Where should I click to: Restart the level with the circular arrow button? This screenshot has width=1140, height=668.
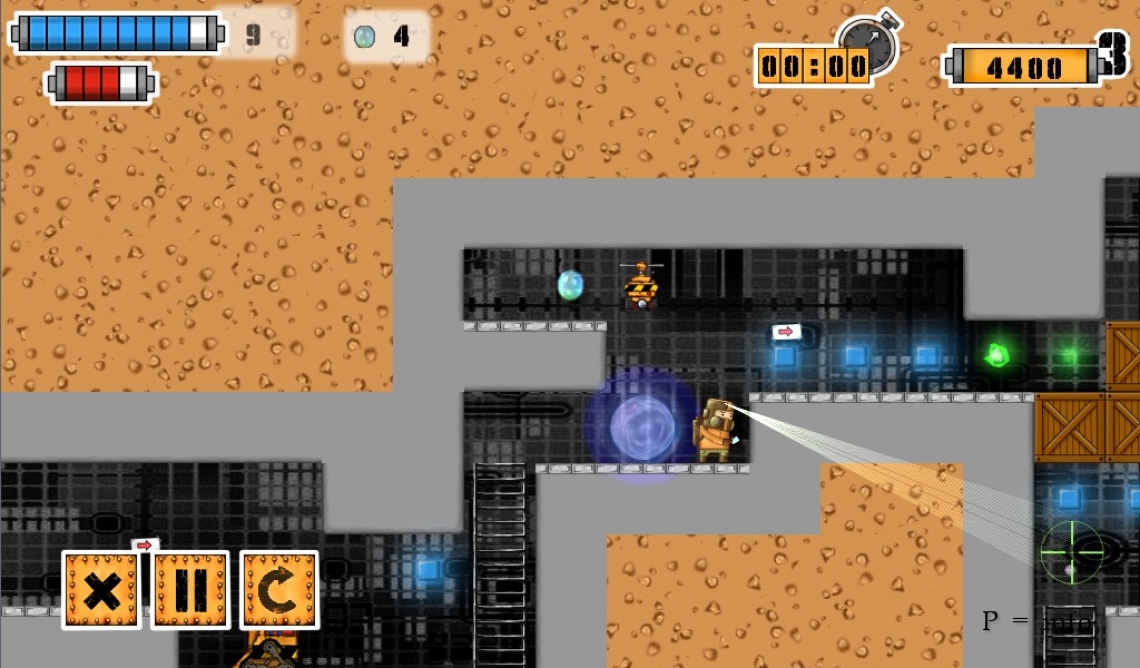(x=279, y=590)
